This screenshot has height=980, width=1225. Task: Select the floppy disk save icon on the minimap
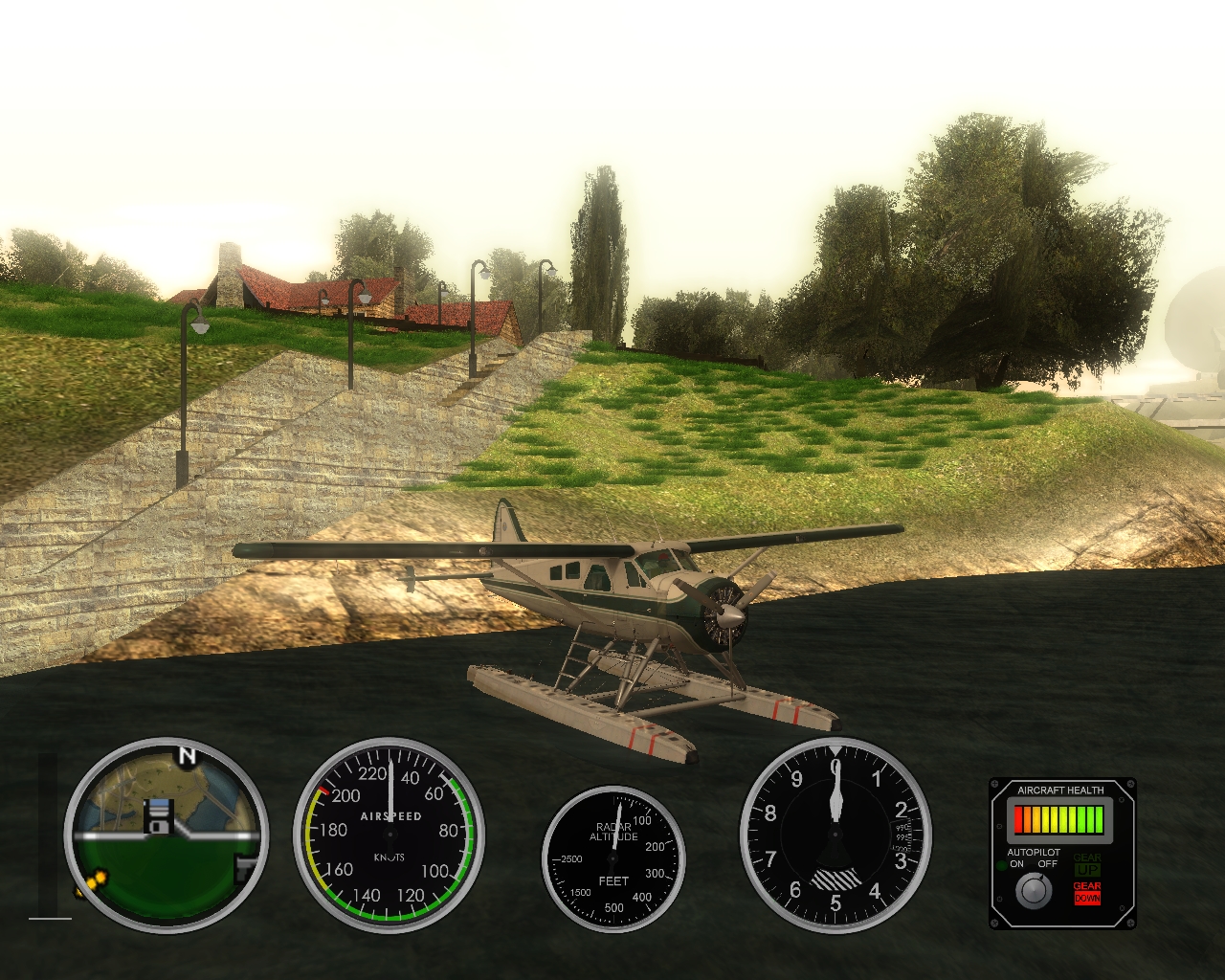[158, 816]
